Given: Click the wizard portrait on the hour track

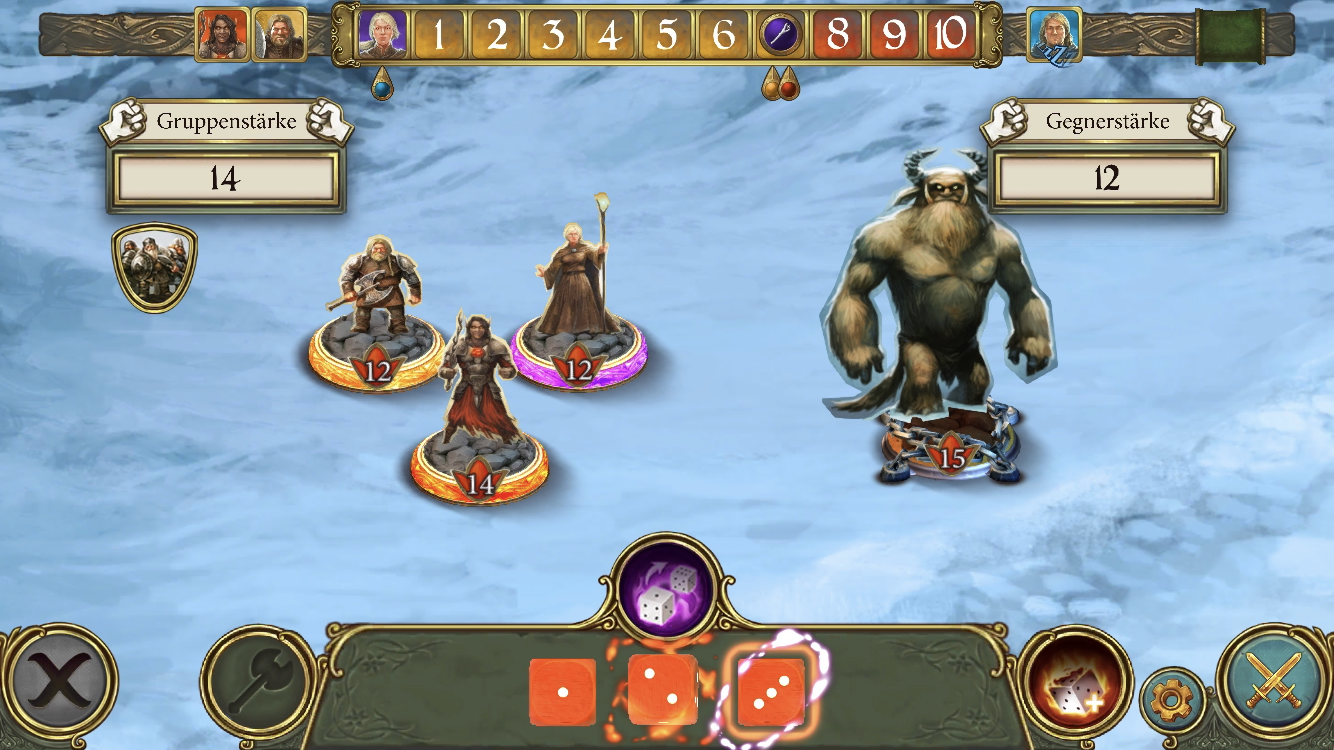Looking at the screenshot, I should click(383, 35).
